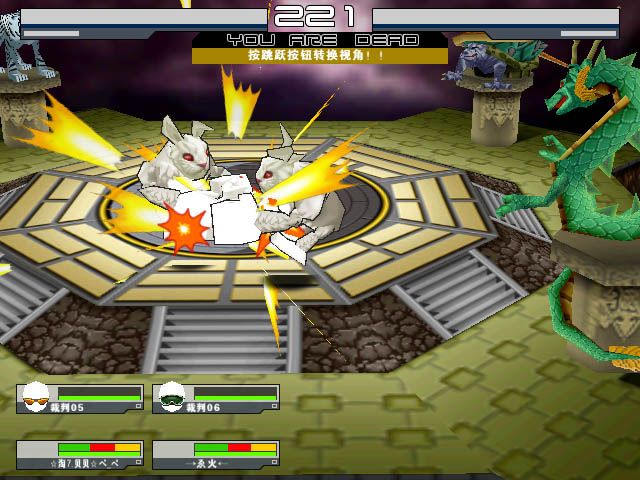Screen dimensions: 640x480
Task: Select the 淘7.贝贝 player panel
Action: coord(79,455)
